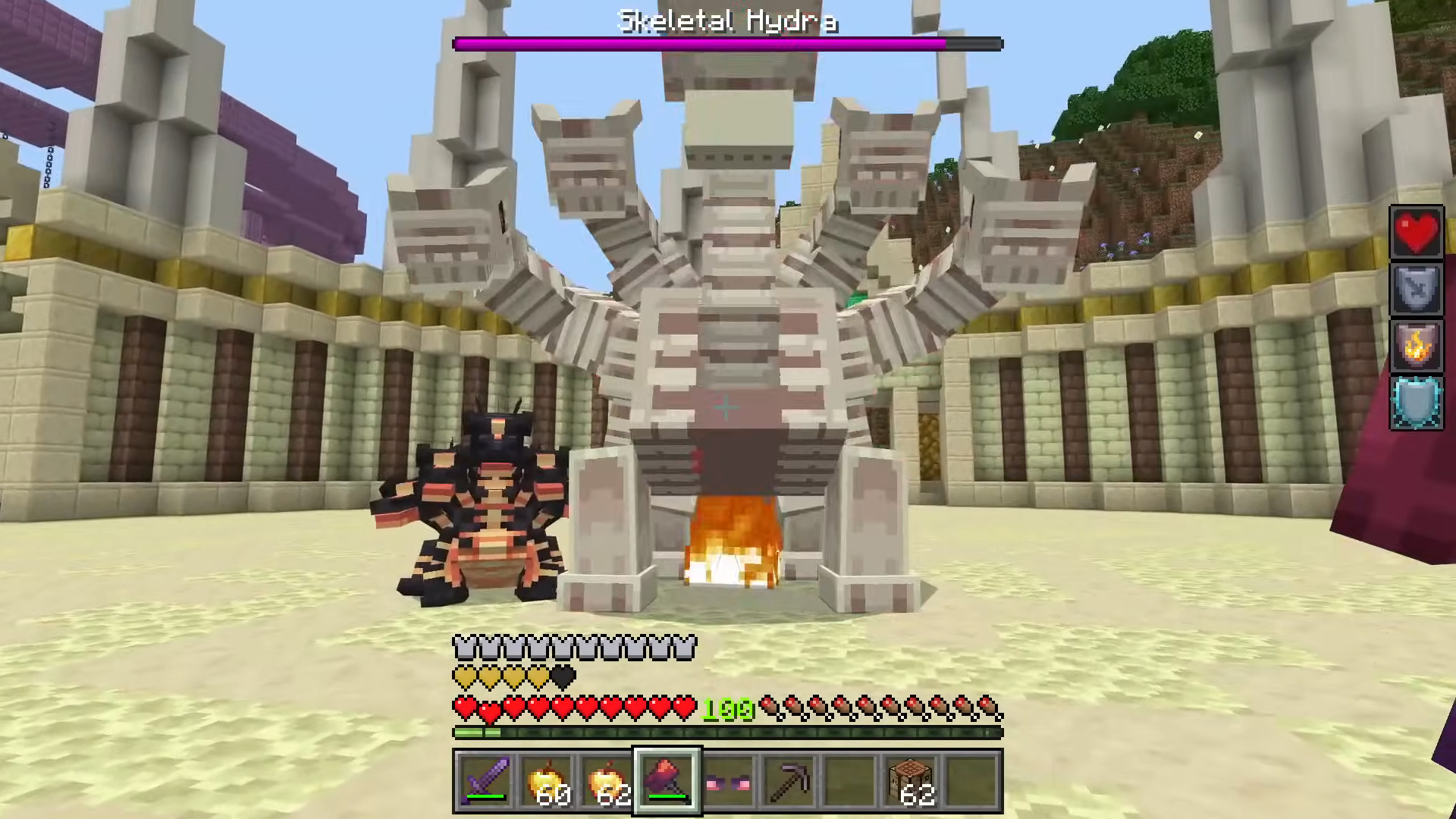Click the Skeletal Hydra boss name
This screenshot has height=819, width=1456.
[726, 20]
